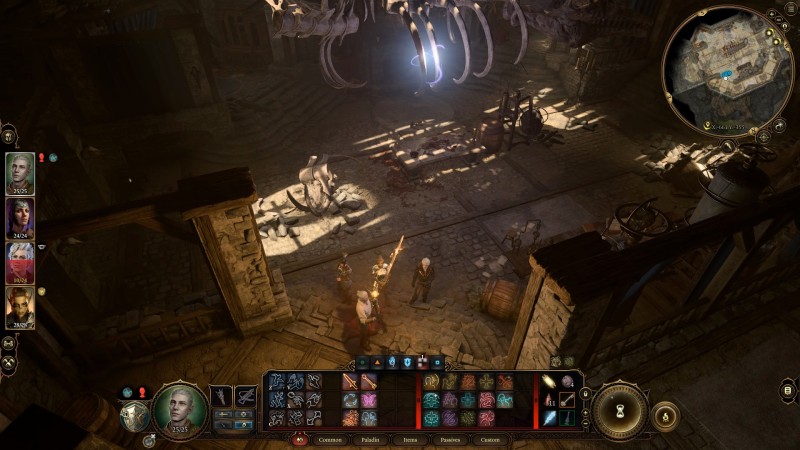Open the Items hotbar tab

[410, 440]
